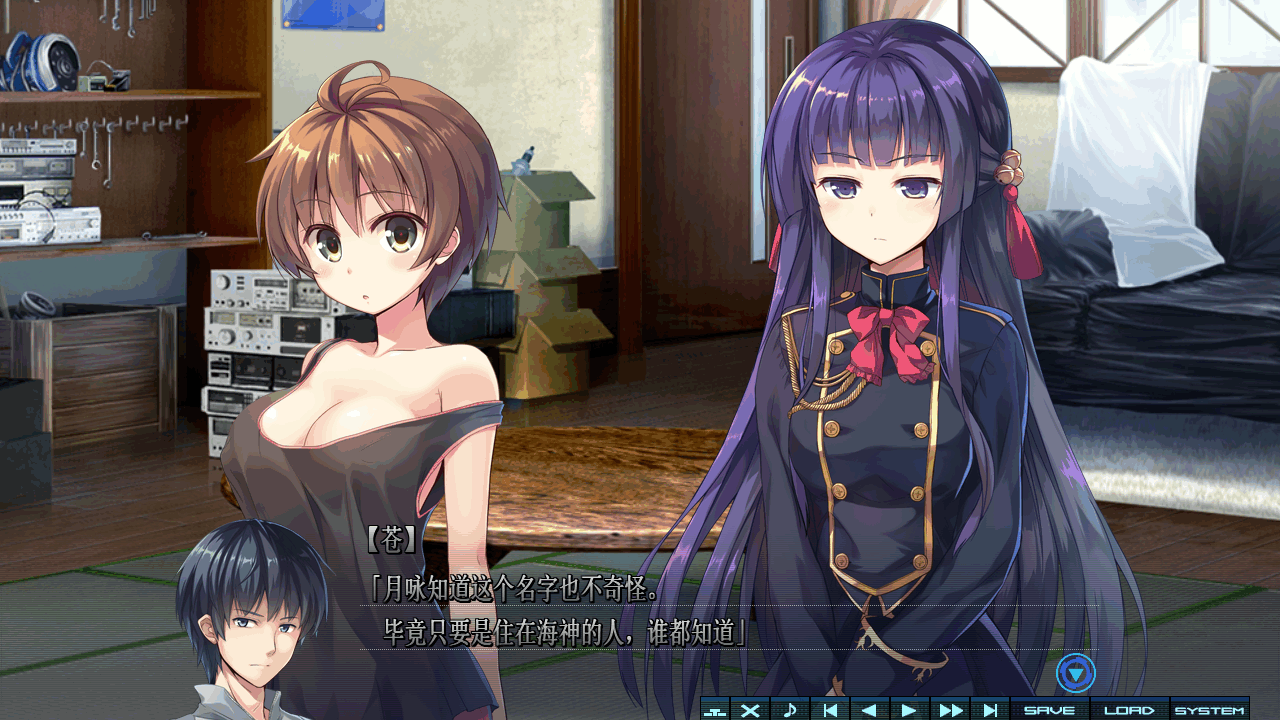Hide the message window with the first toolbar icon
This screenshot has width=1280, height=720.
pos(713,706)
